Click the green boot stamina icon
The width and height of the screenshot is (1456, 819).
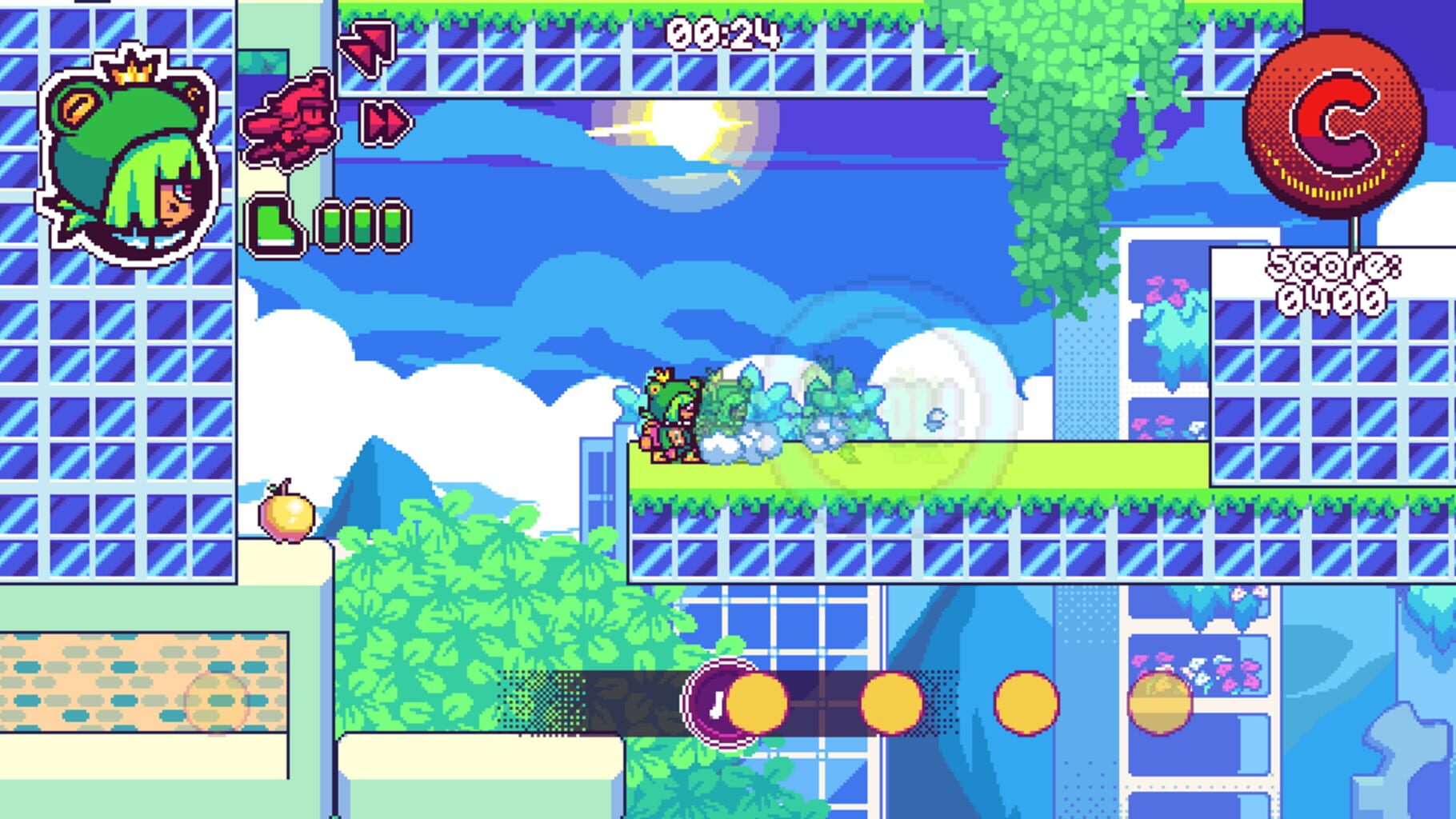[276, 224]
